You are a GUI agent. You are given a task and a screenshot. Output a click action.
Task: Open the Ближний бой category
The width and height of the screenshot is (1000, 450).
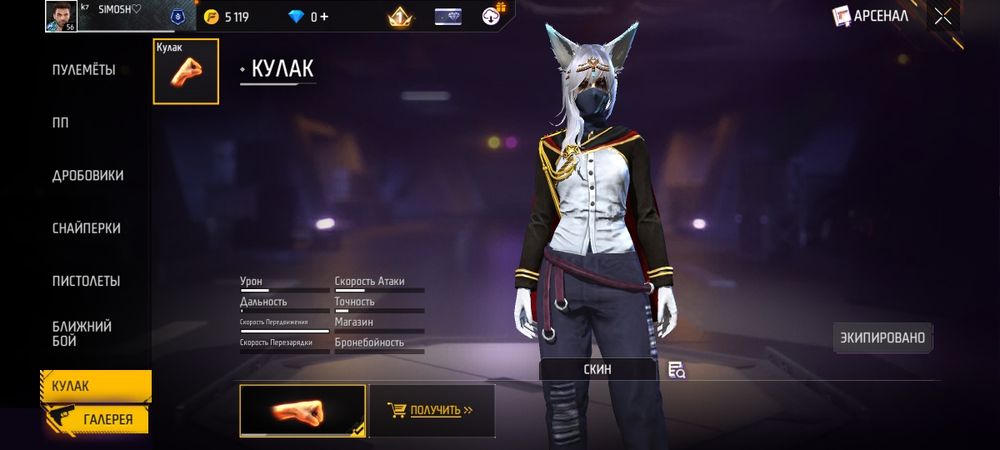82,334
